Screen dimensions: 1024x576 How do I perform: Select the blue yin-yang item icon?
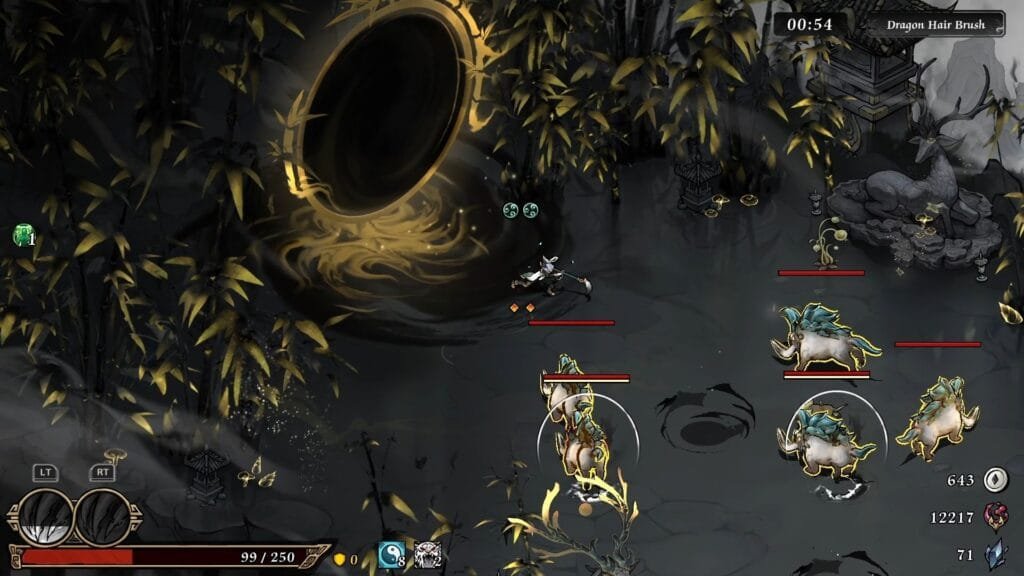(x=390, y=555)
